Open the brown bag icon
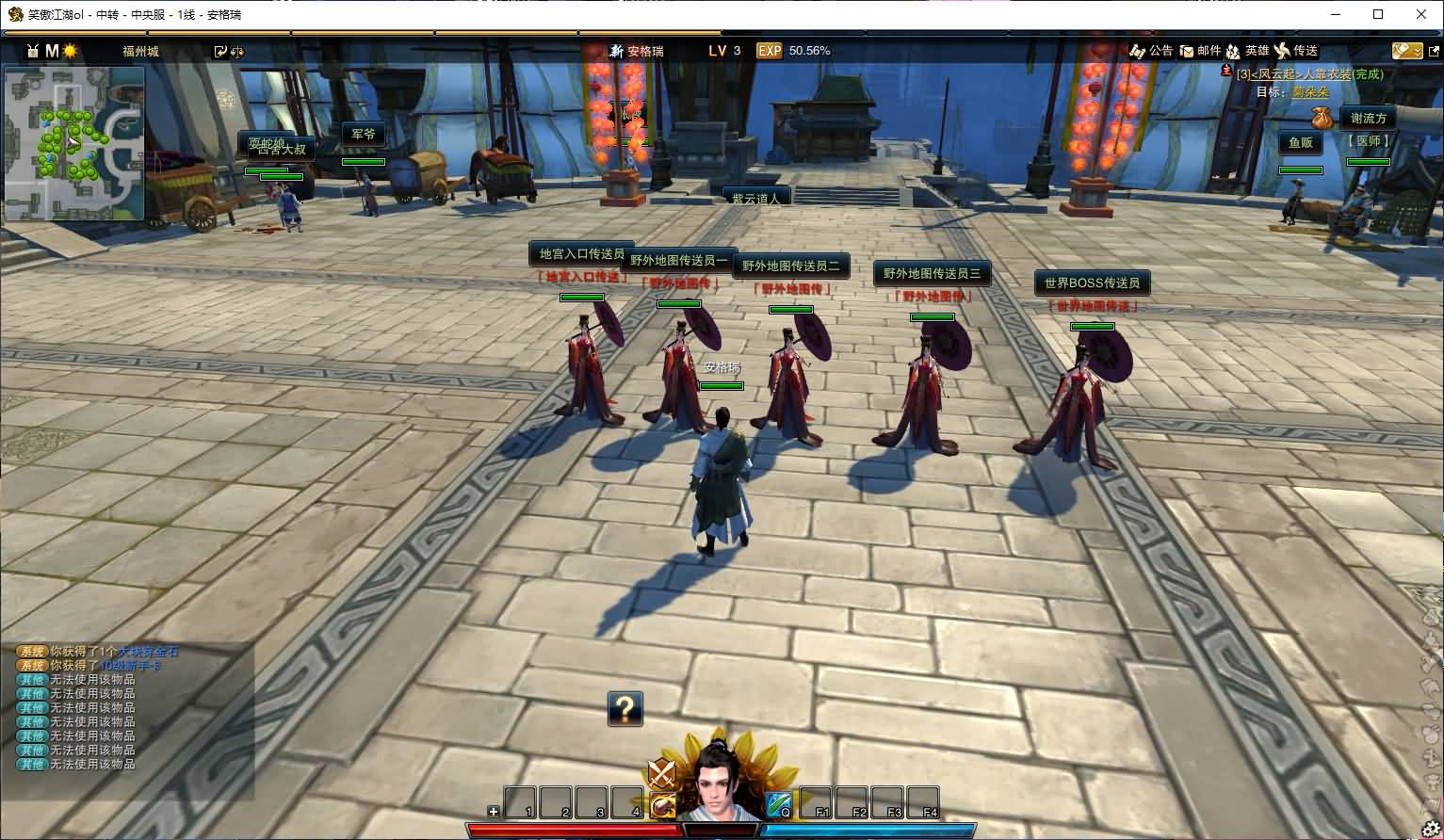Image resolution: width=1444 pixels, height=840 pixels. tap(1322, 118)
